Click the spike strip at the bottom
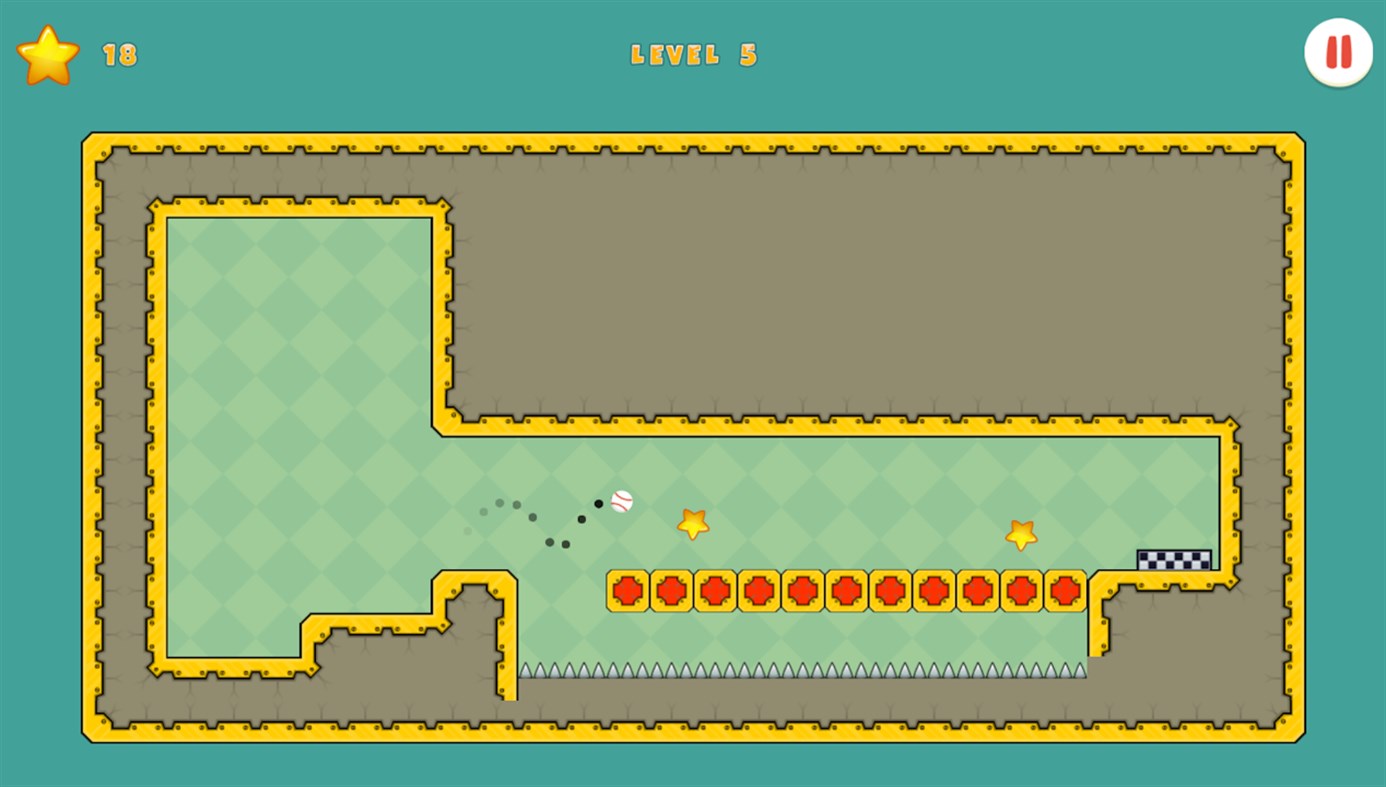 800,670
